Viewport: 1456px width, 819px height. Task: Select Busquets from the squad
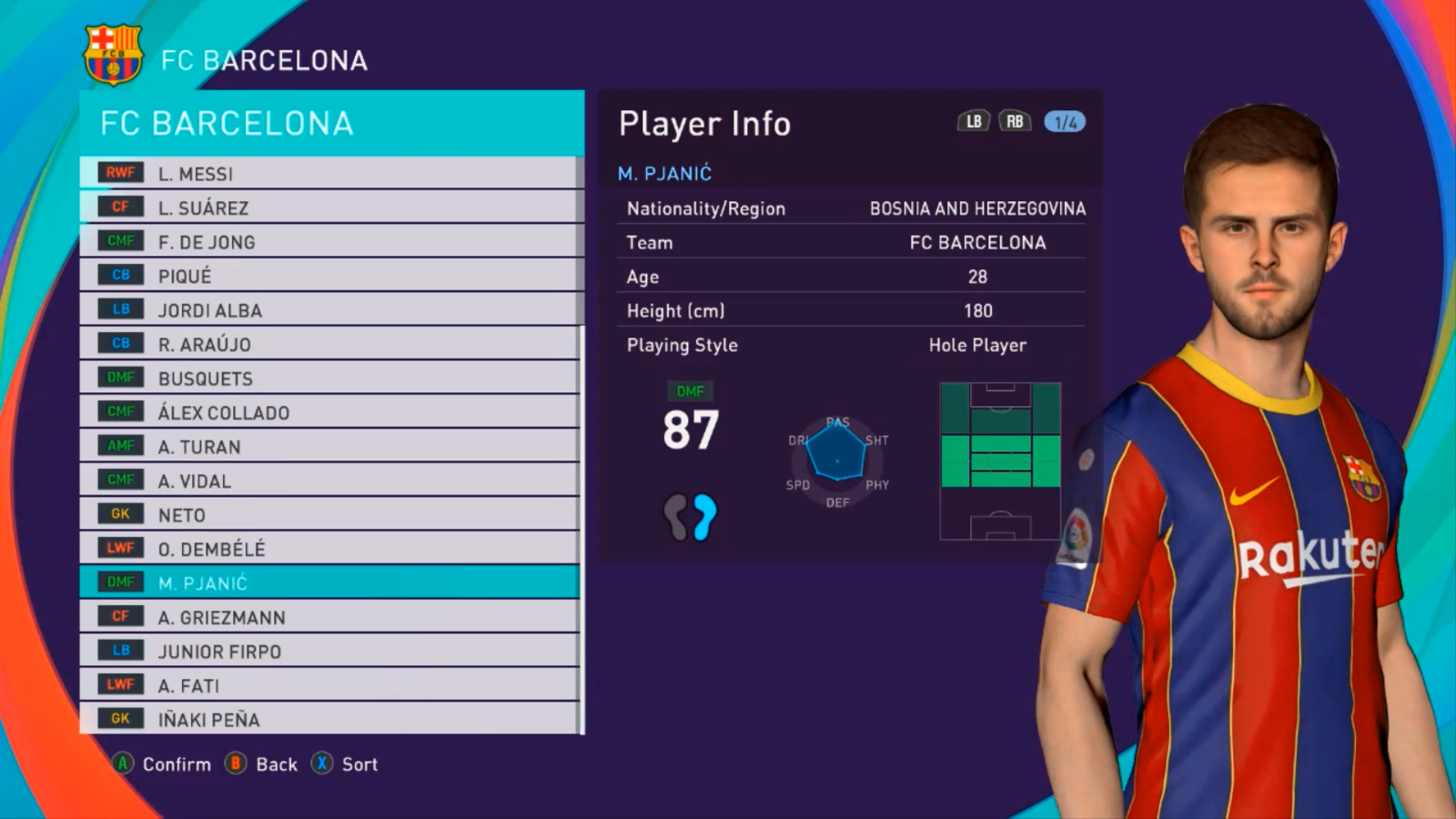click(328, 378)
